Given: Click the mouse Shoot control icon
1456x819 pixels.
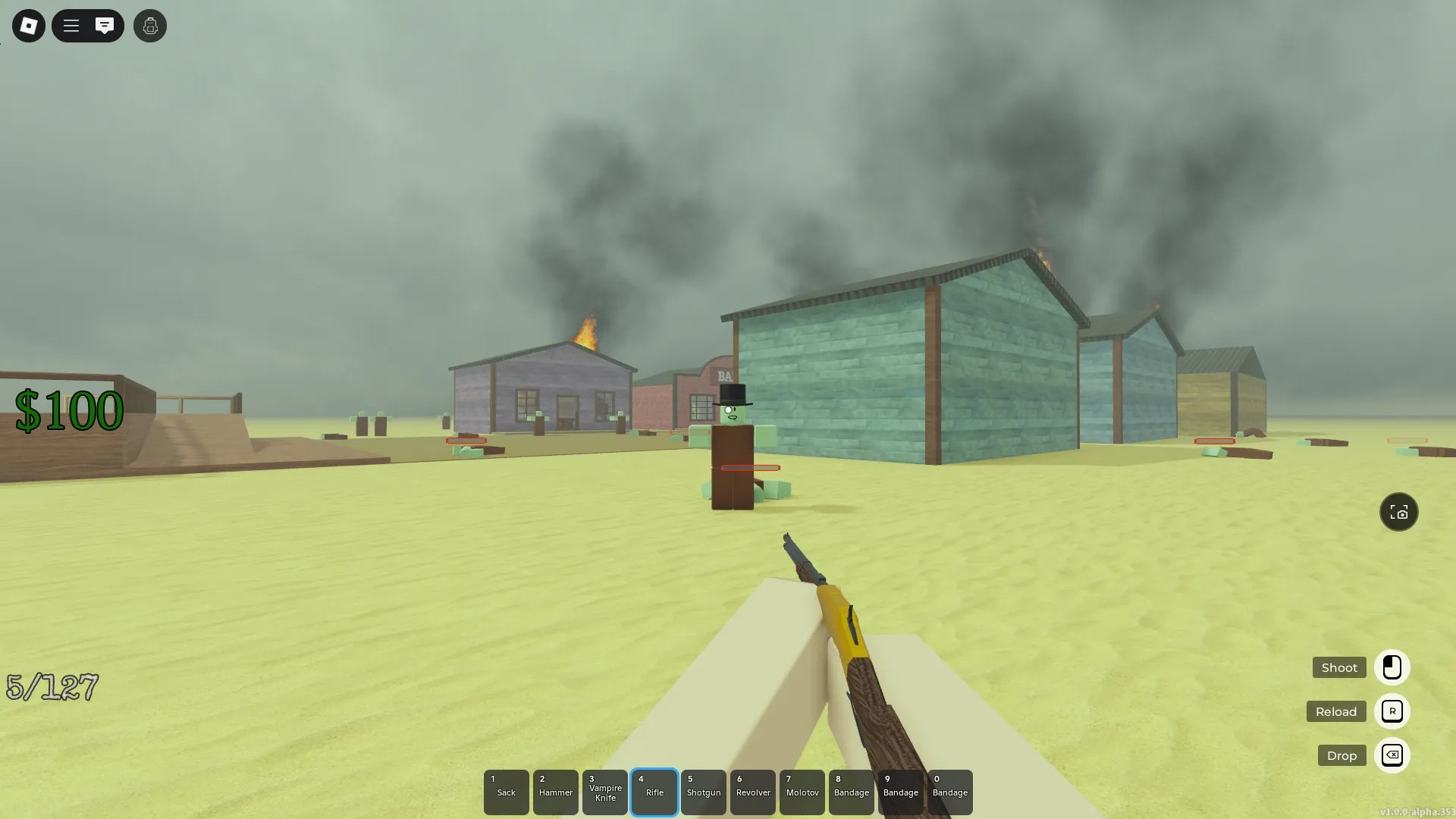Looking at the screenshot, I should (x=1392, y=667).
